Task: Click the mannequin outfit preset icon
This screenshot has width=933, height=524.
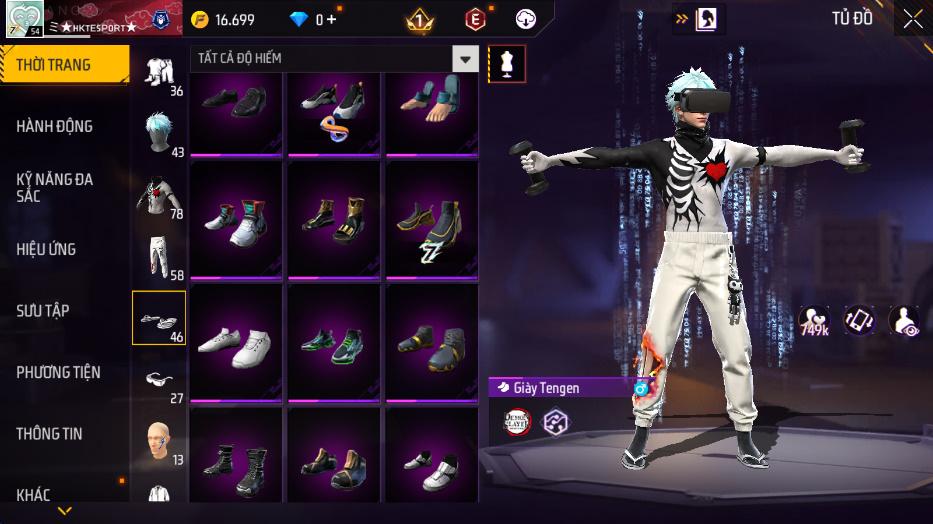Action: point(506,63)
